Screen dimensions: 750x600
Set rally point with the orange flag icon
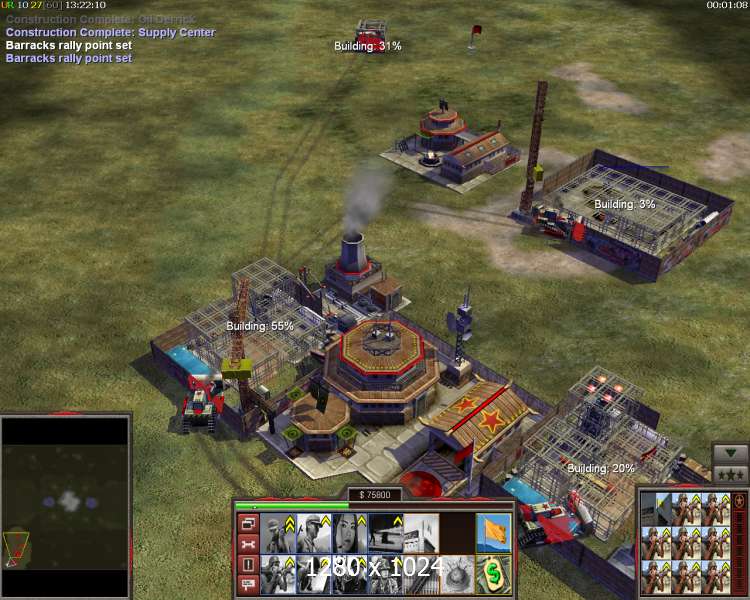493,532
